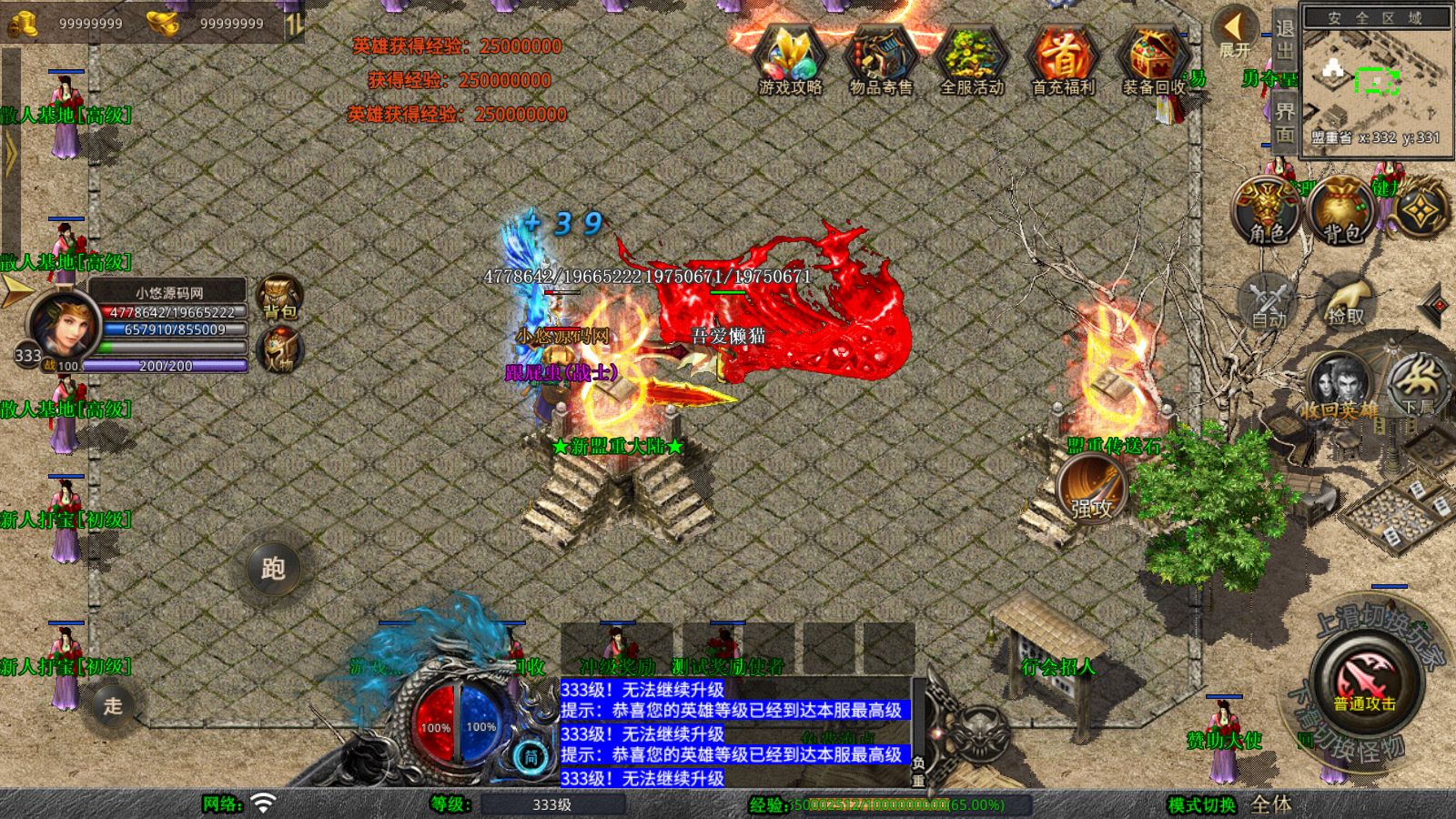Open the 装备回收 equipment recycle chest
Screen dimensions: 1456x819
coord(1153,61)
